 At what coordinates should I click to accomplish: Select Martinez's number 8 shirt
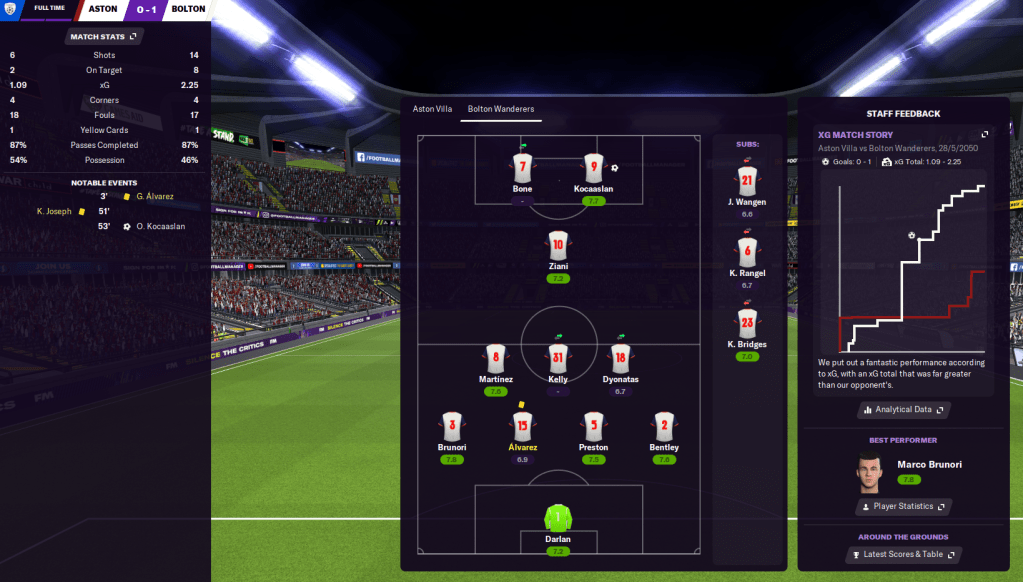pos(496,358)
